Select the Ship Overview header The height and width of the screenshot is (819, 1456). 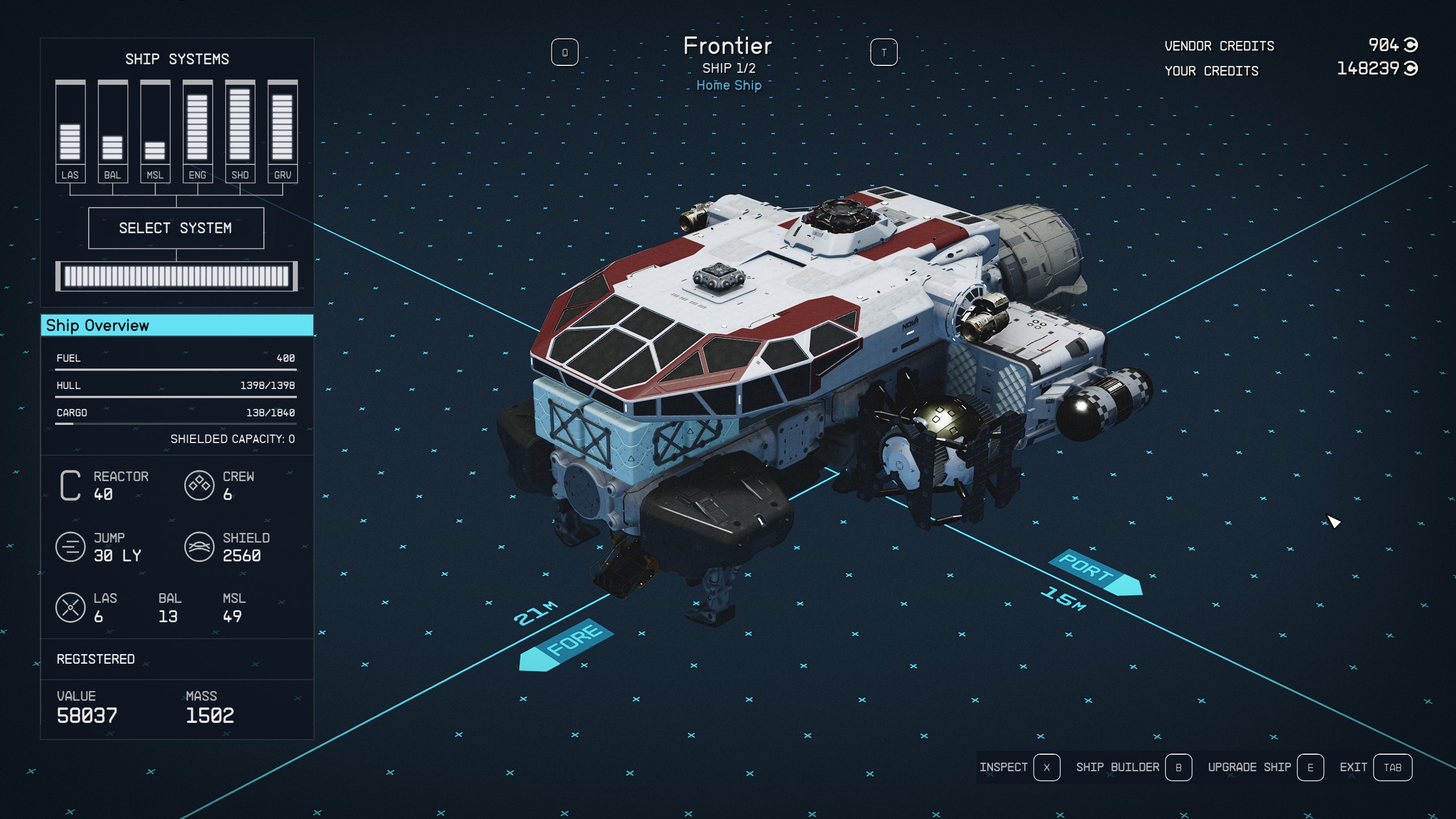[x=177, y=325]
